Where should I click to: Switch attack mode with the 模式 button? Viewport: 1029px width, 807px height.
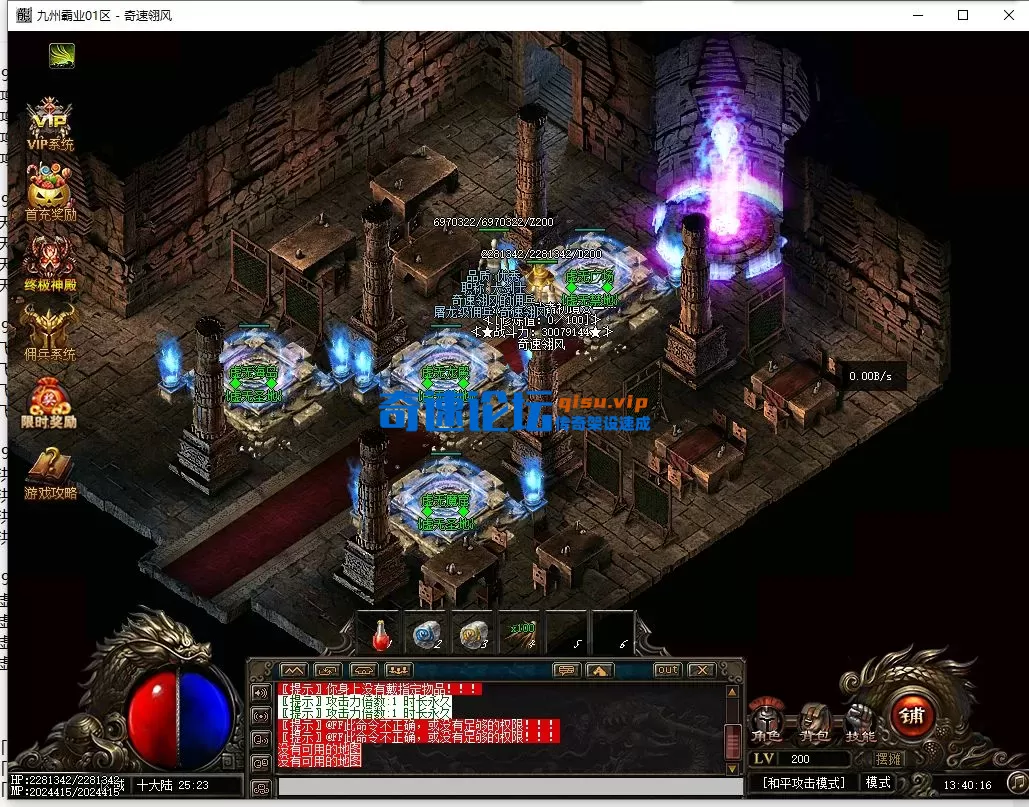click(x=878, y=783)
